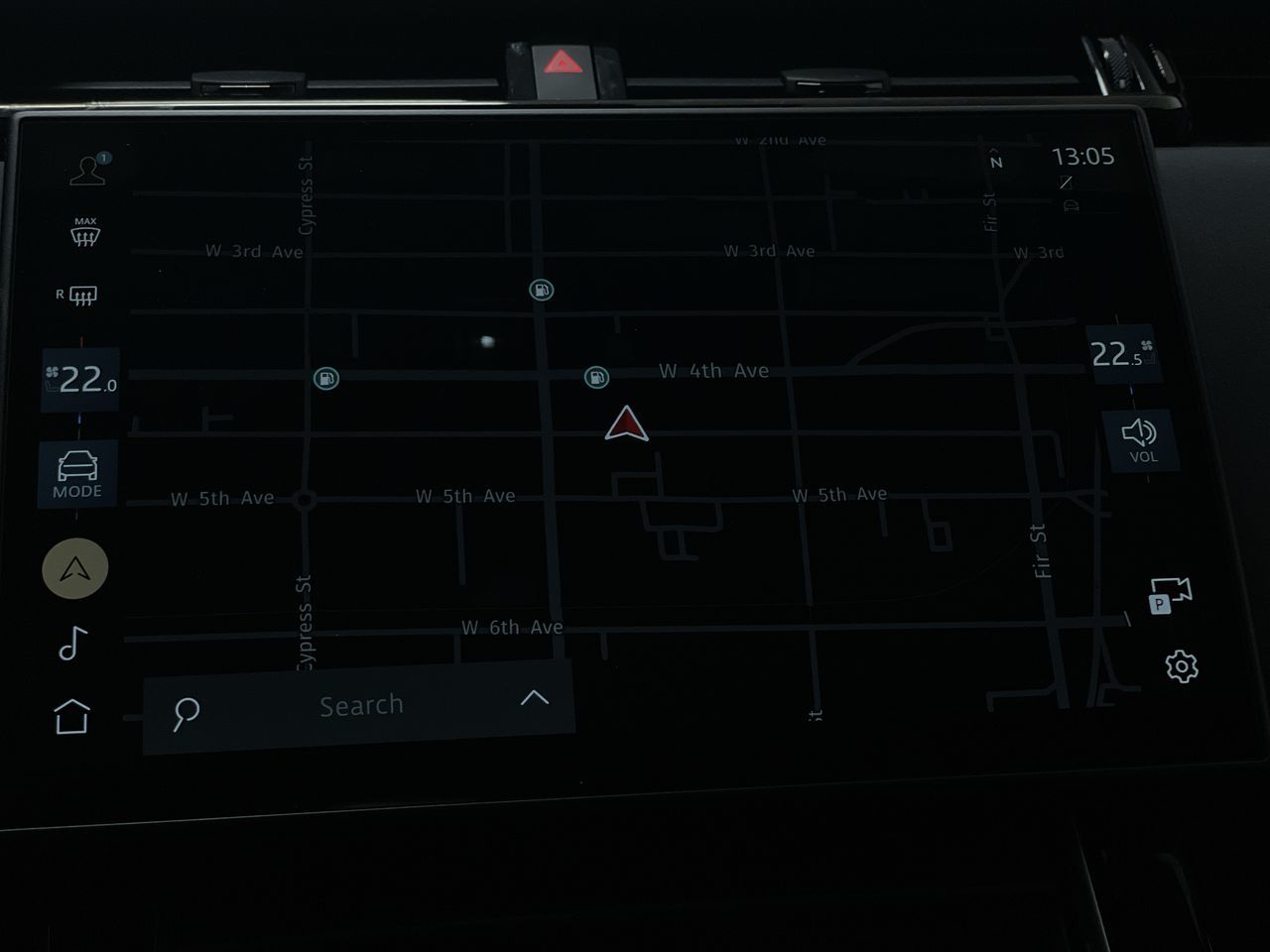The width and height of the screenshot is (1270, 952).
Task: Tap the red vehicle position arrow
Action: (x=626, y=424)
